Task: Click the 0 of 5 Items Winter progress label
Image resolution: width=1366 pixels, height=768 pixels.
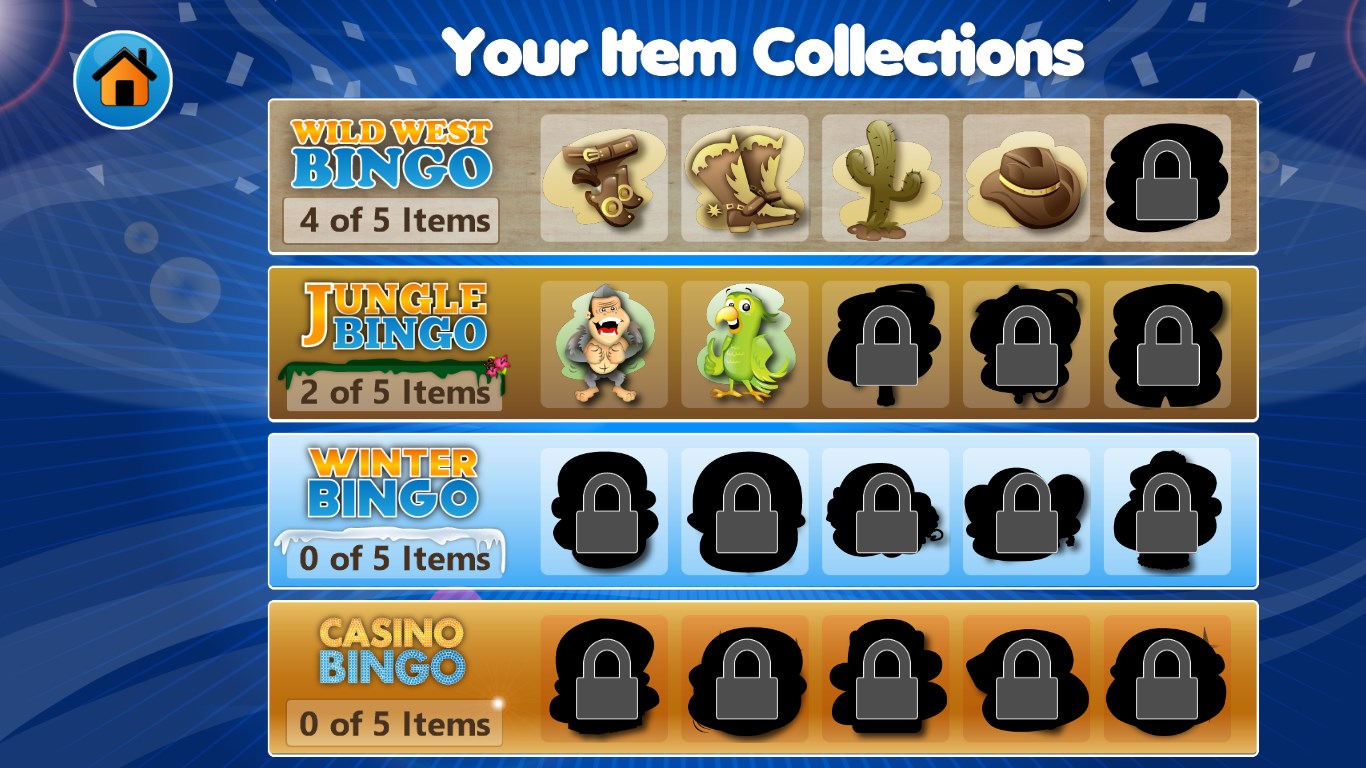Action: pyautogui.click(x=392, y=560)
